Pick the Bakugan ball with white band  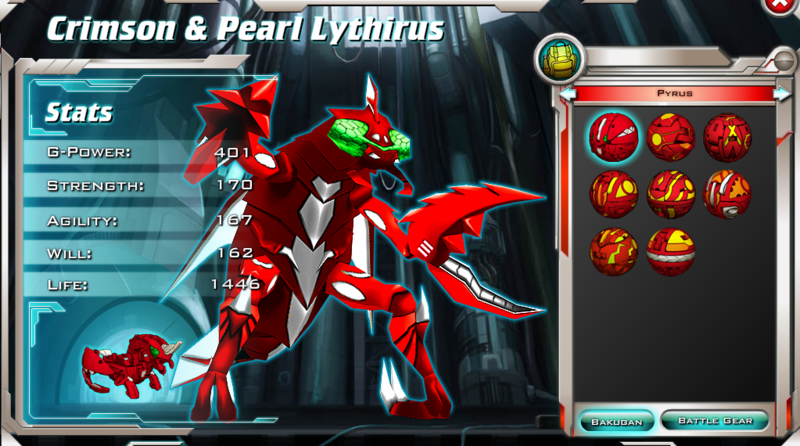pyautogui.click(x=671, y=252)
